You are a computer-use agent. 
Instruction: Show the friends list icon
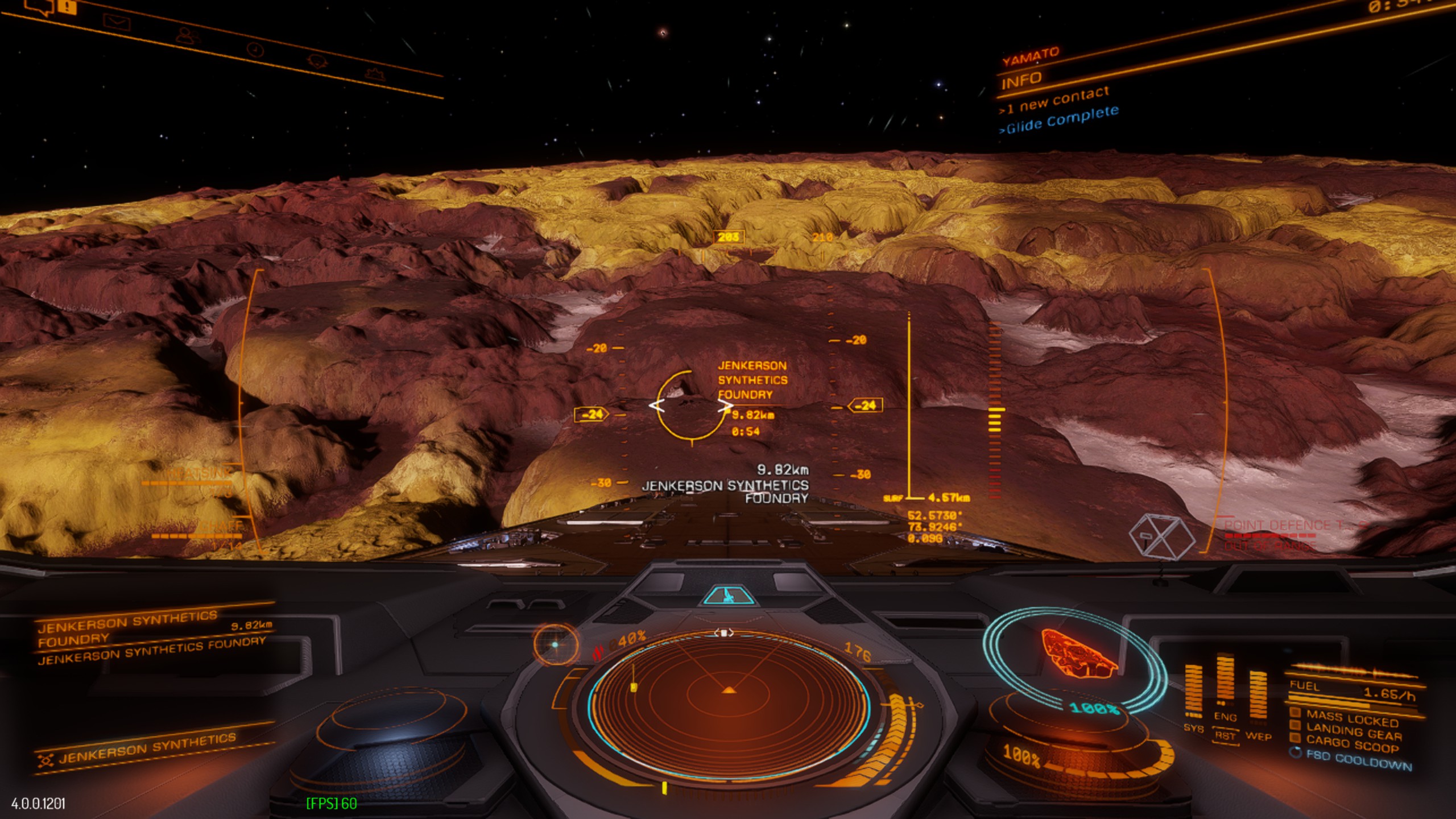point(187,36)
